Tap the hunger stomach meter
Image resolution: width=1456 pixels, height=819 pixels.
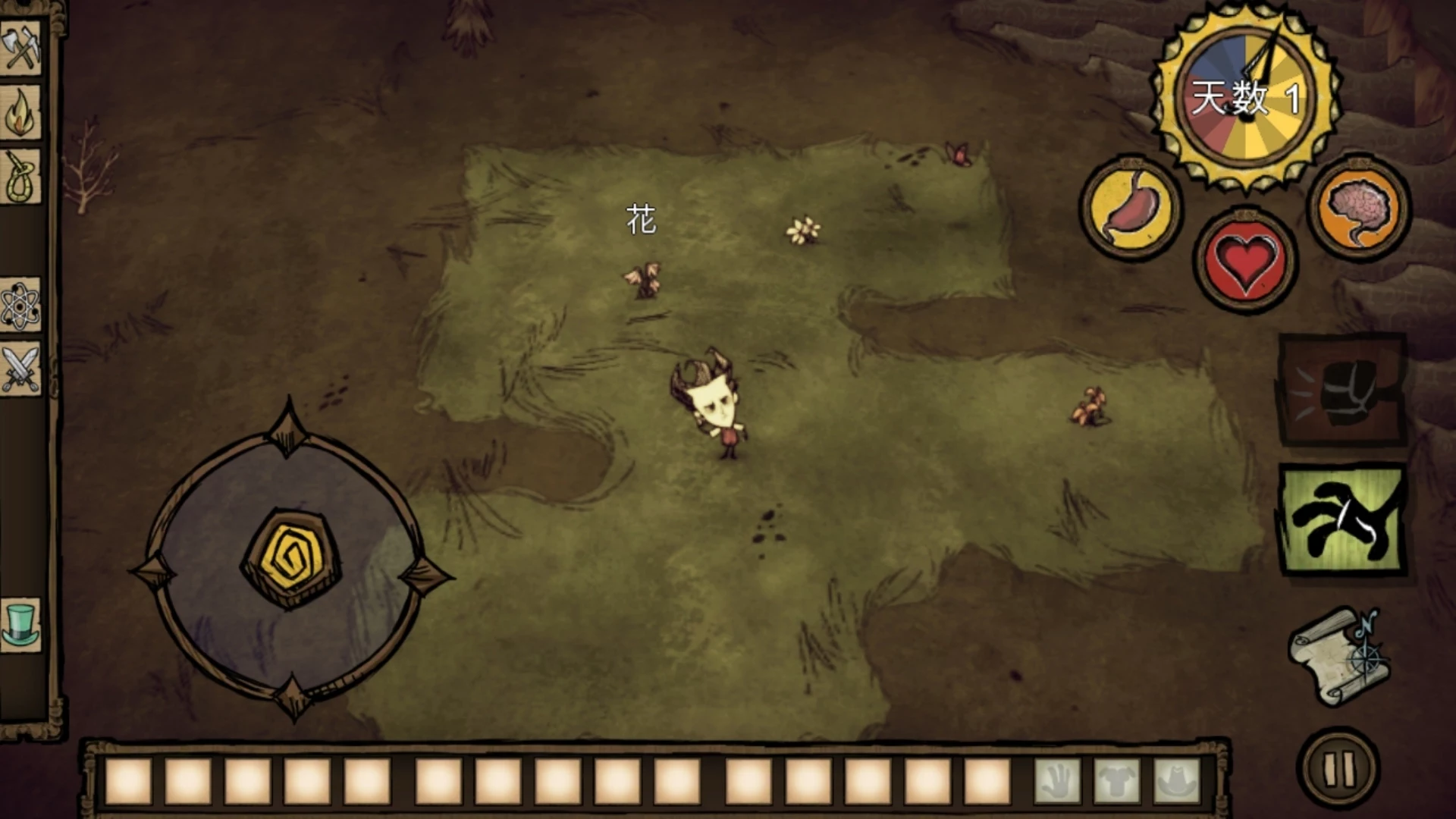(1130, 207)
